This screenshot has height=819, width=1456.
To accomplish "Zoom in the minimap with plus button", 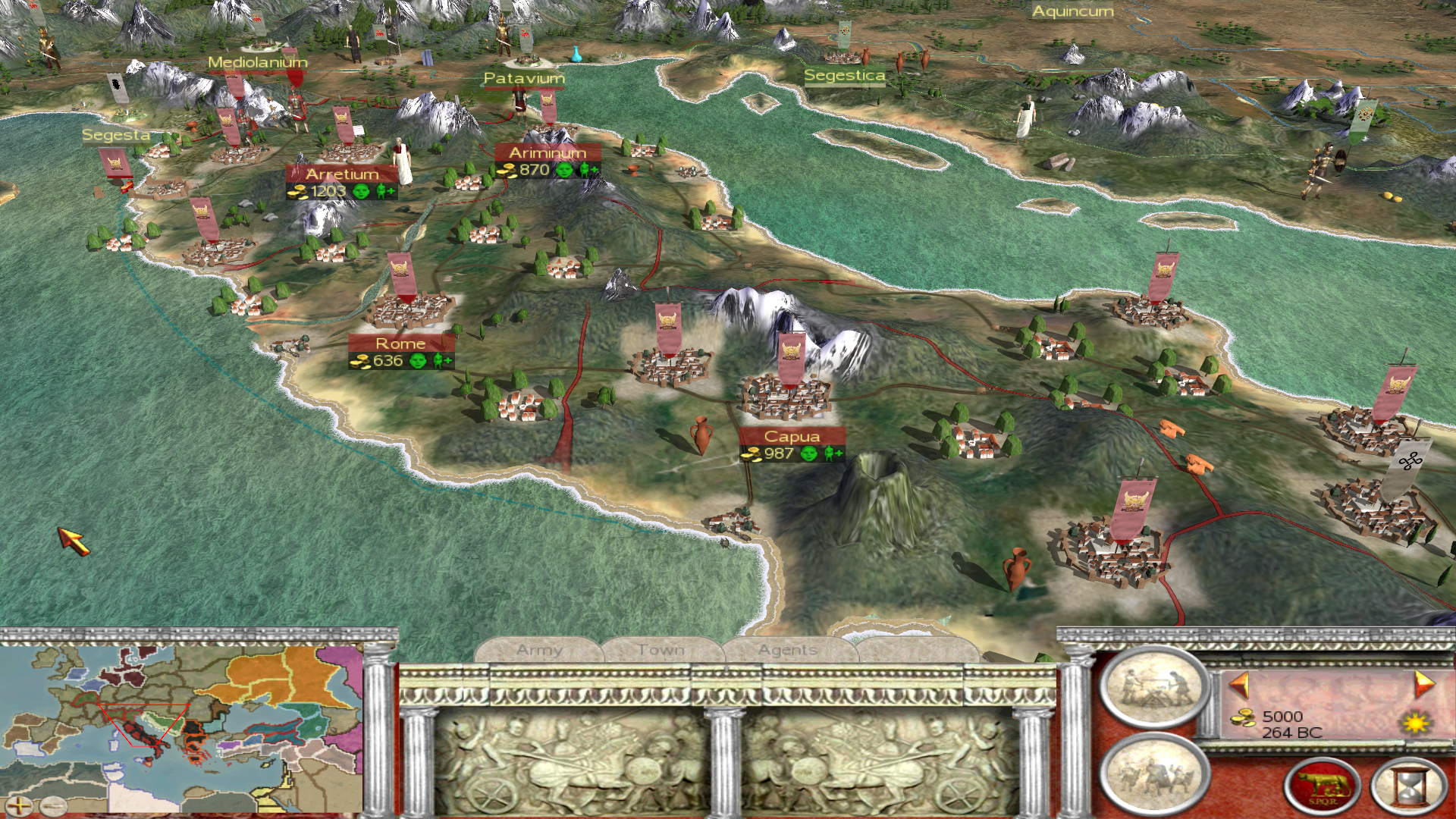I will click(20, 806).
